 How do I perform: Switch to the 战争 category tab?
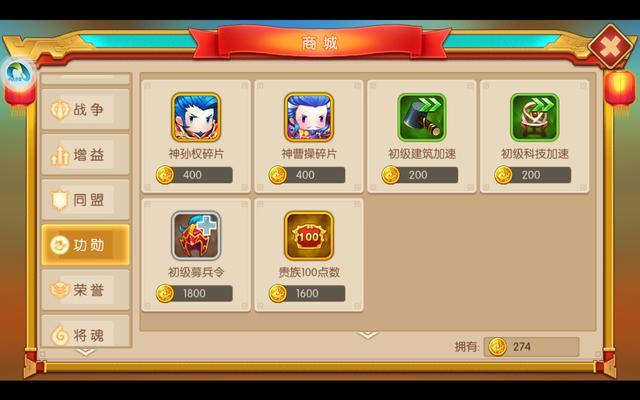[85, 109]
